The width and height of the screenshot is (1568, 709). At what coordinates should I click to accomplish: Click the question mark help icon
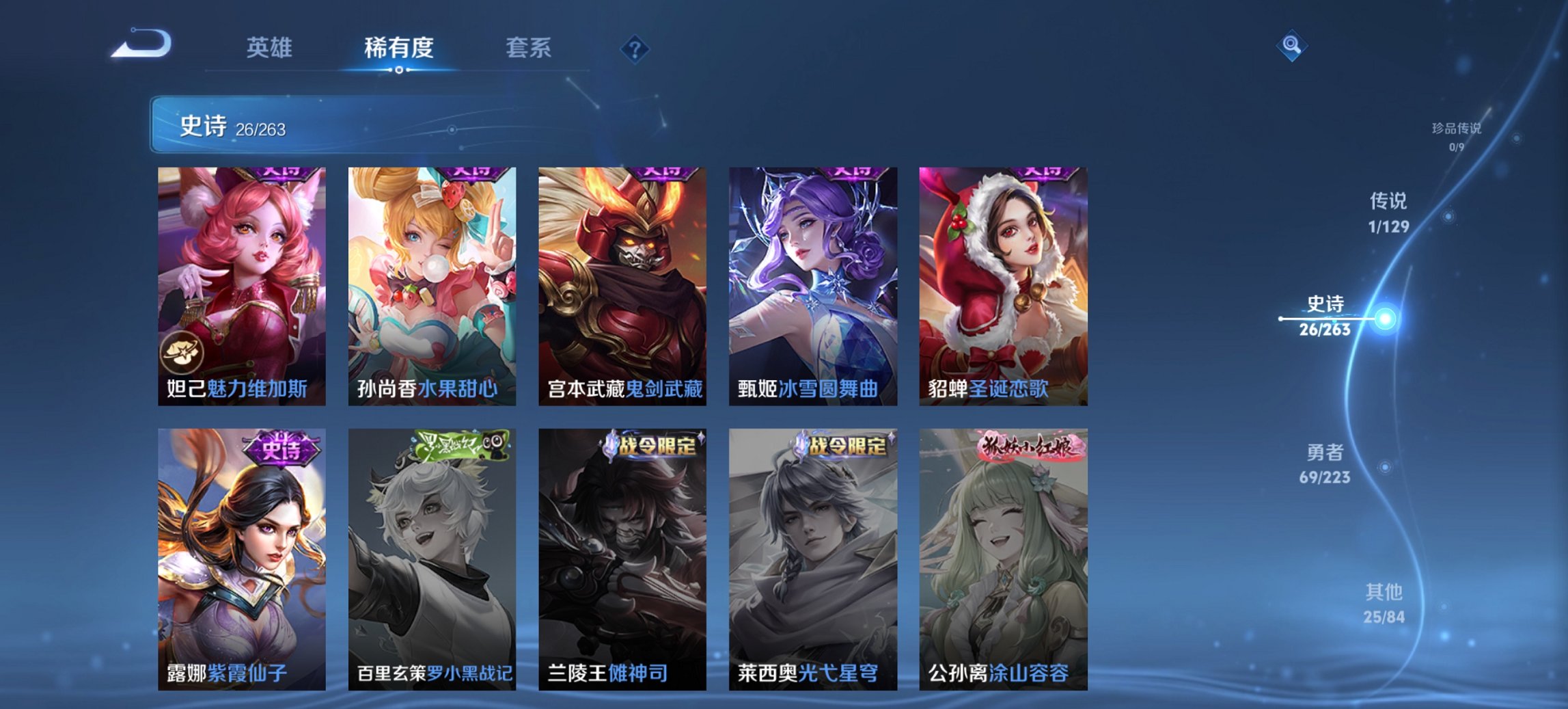point(633,48)
